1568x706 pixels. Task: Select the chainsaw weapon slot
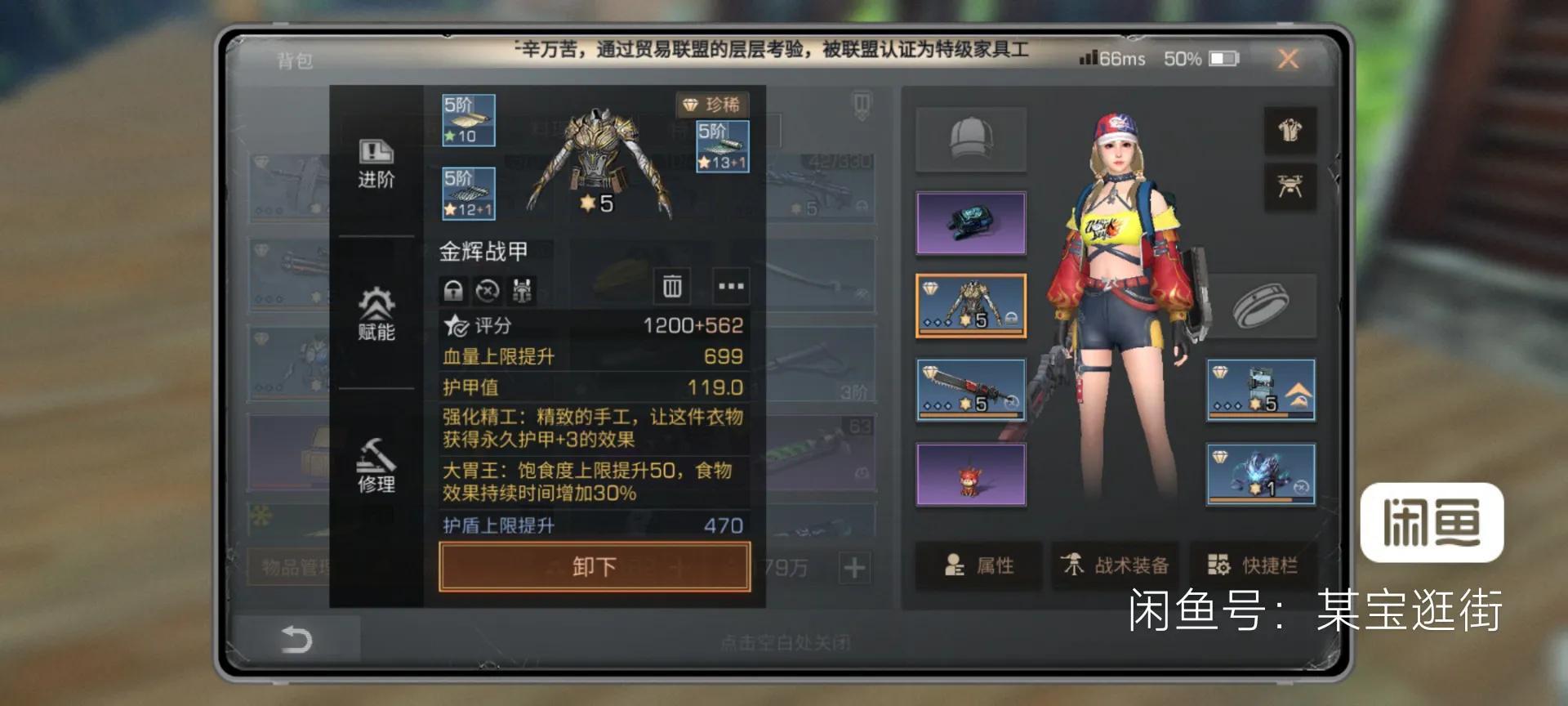pos(971,391)
